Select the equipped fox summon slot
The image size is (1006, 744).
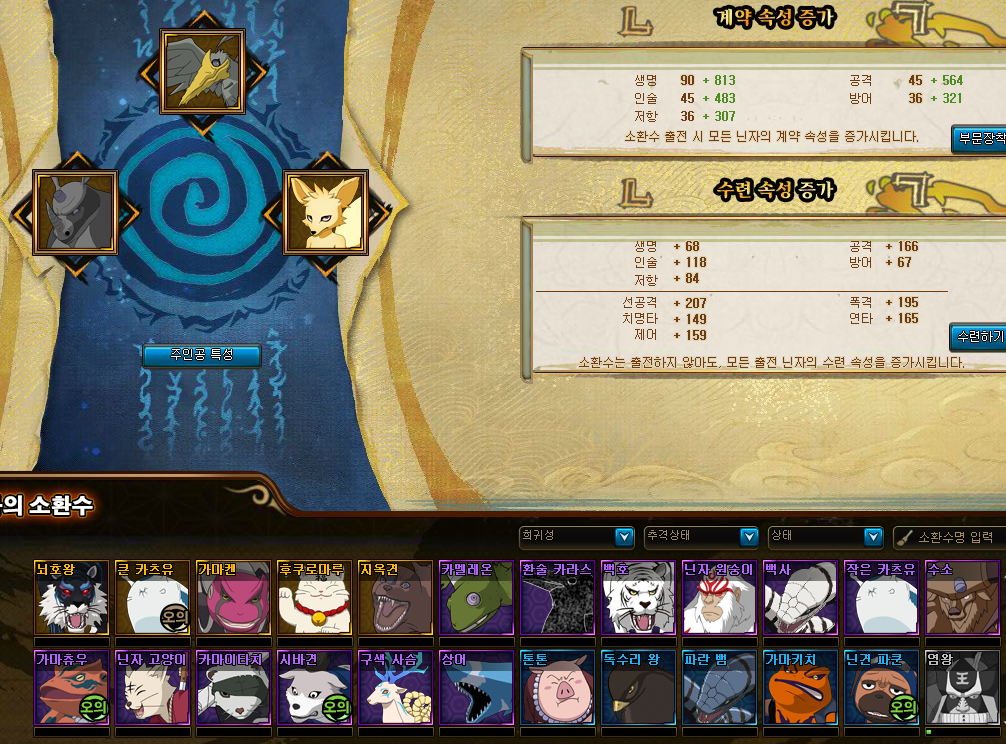click(326, 212)
